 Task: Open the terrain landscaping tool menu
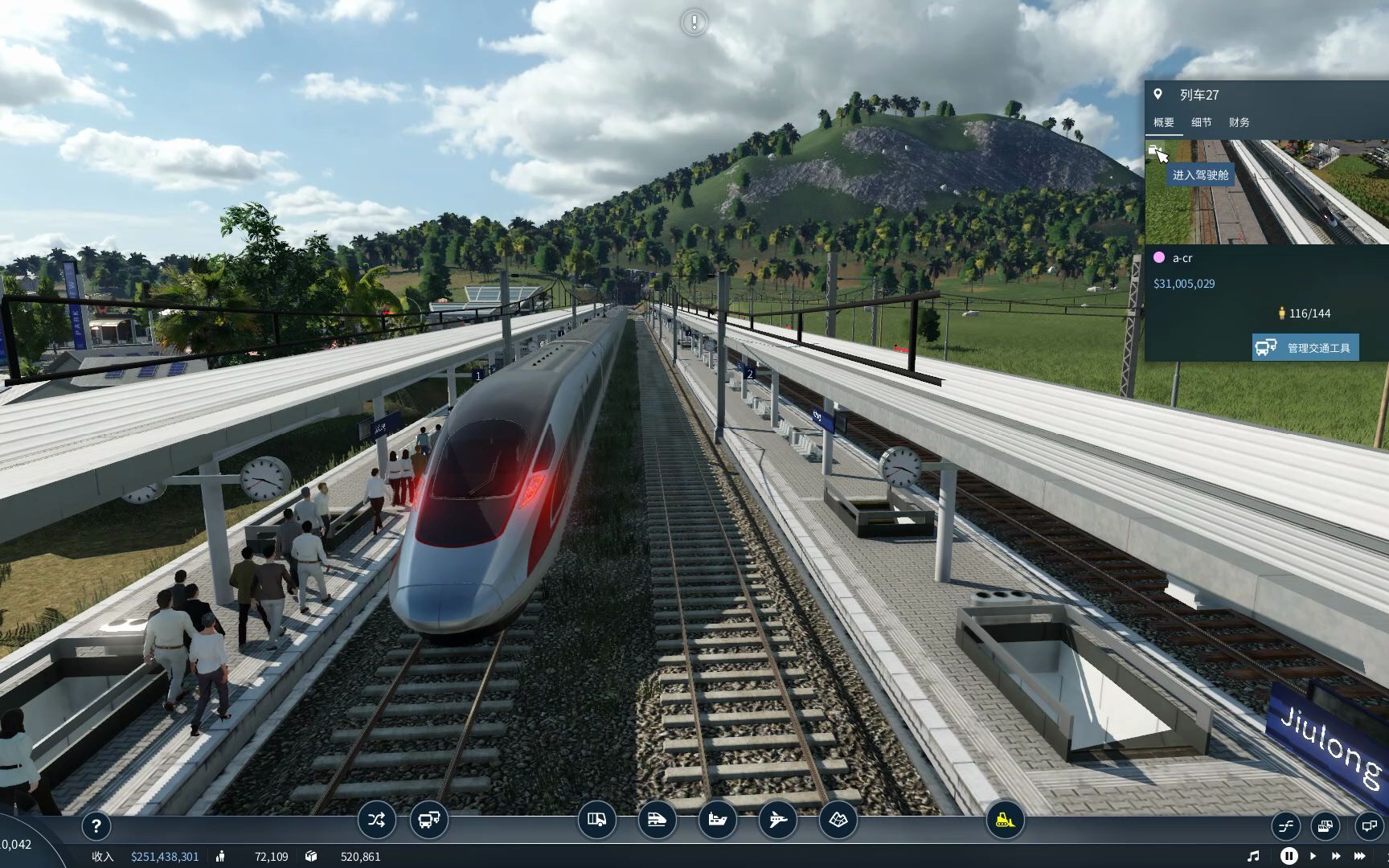[838, 821]
